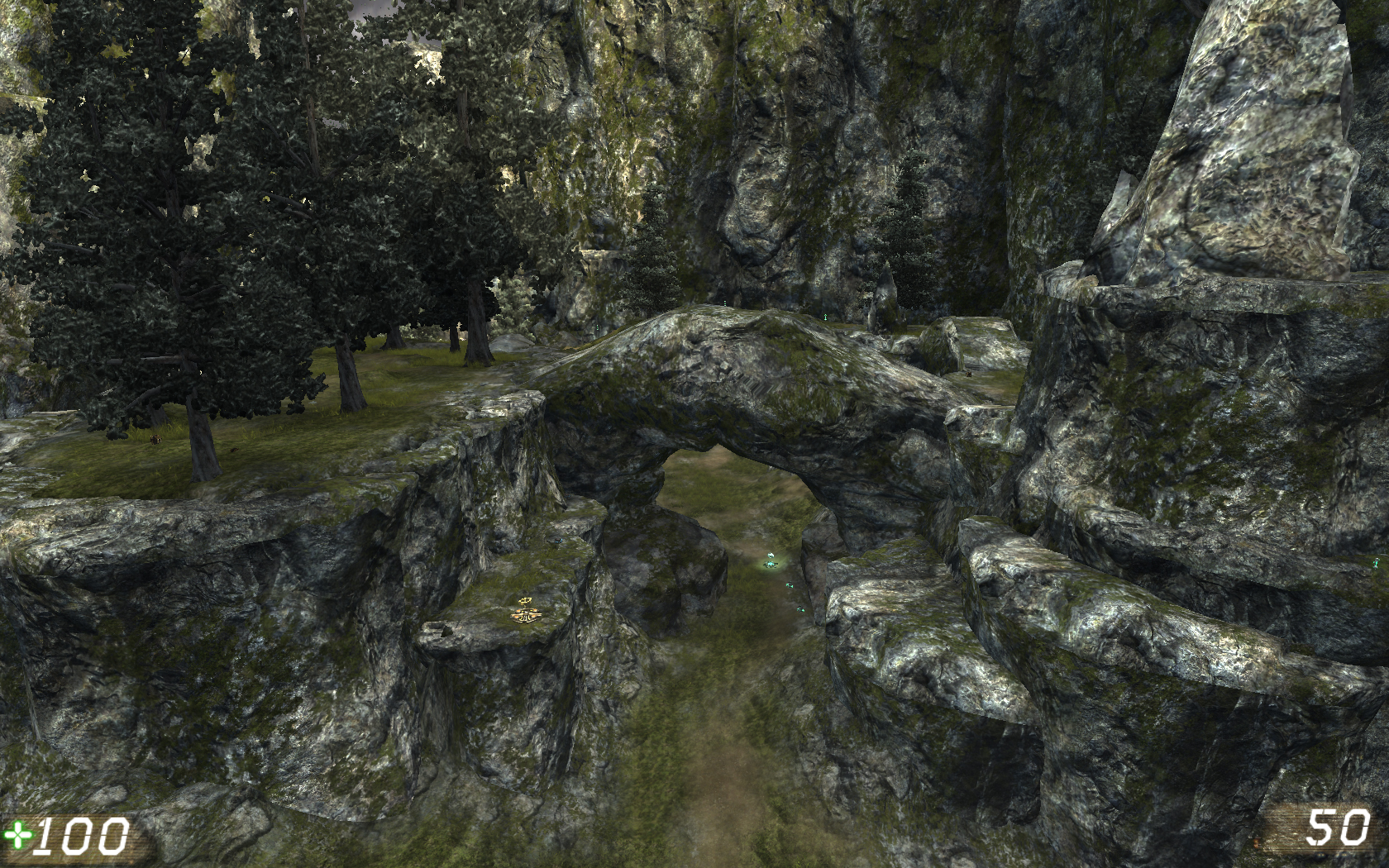The image size is (1389, 868).
Task: Click the small vial glinting atop the rock arch
Action: pyautogui.click(x=726, y=303)
